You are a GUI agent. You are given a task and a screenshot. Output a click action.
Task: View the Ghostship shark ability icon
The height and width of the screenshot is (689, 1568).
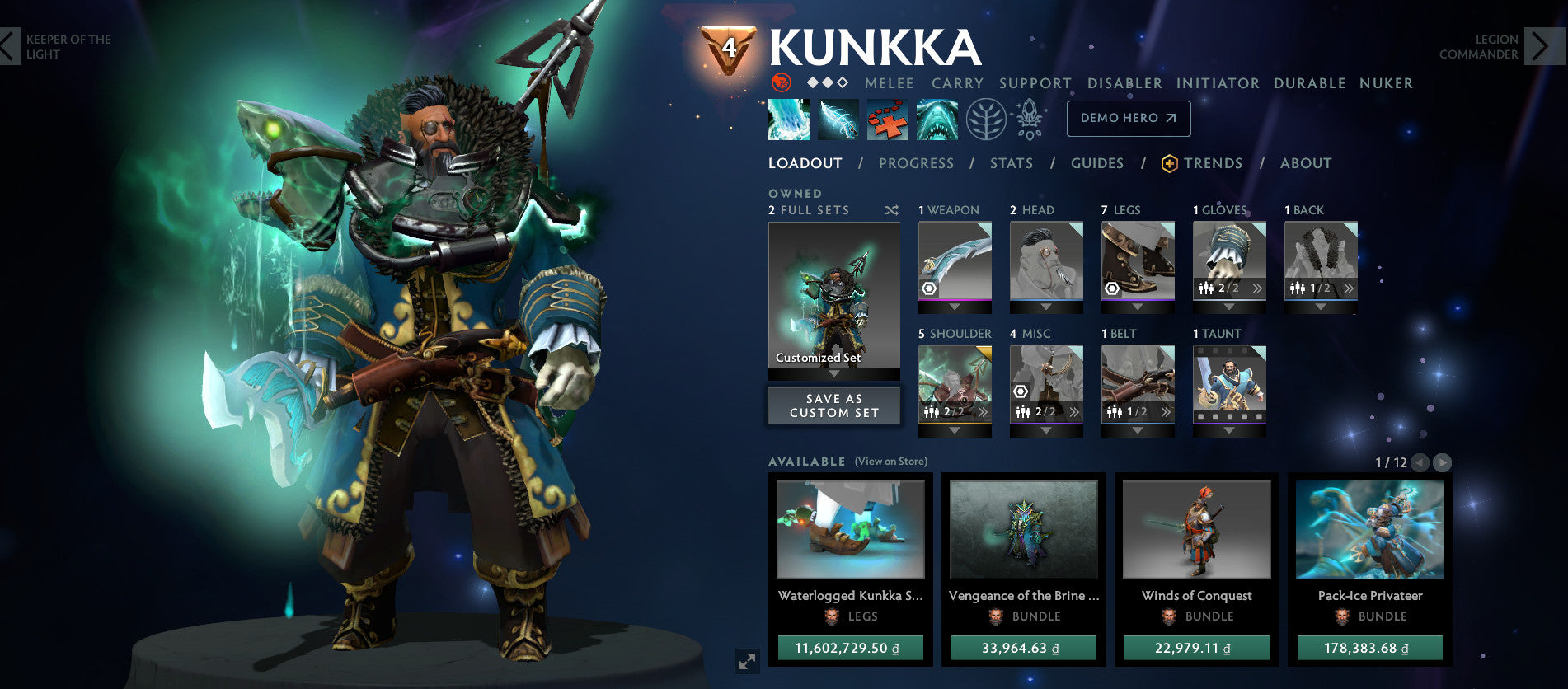tap(937, 118)
